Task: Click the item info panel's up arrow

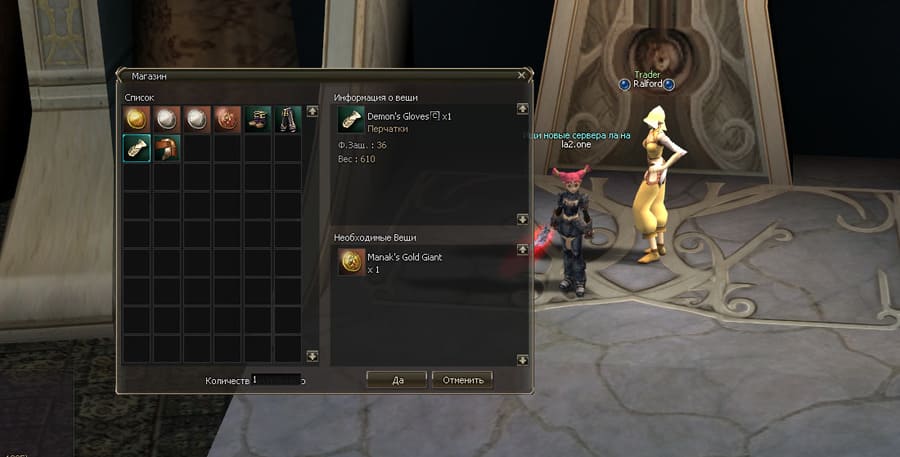Action: click(x=522, y=109)
